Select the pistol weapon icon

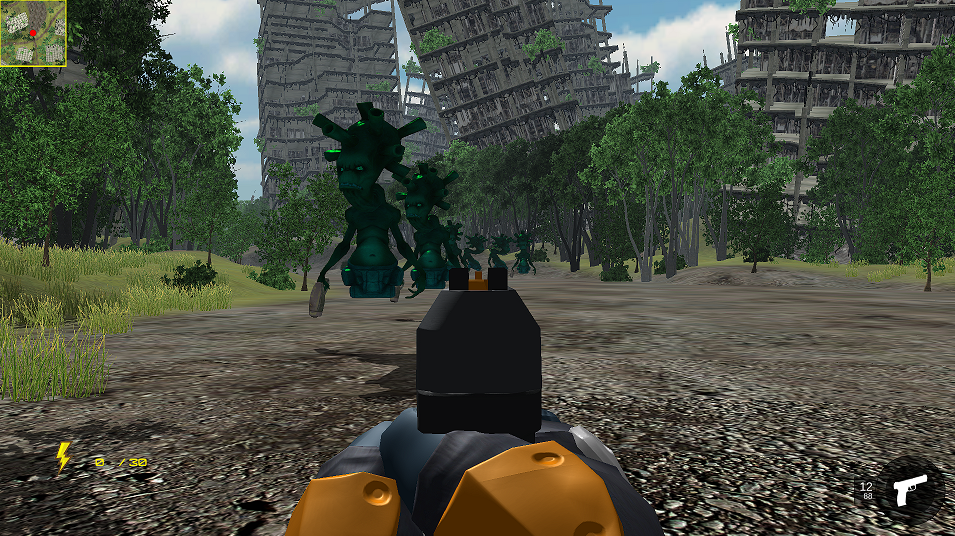pyautogui.click(x=910, y=491)
